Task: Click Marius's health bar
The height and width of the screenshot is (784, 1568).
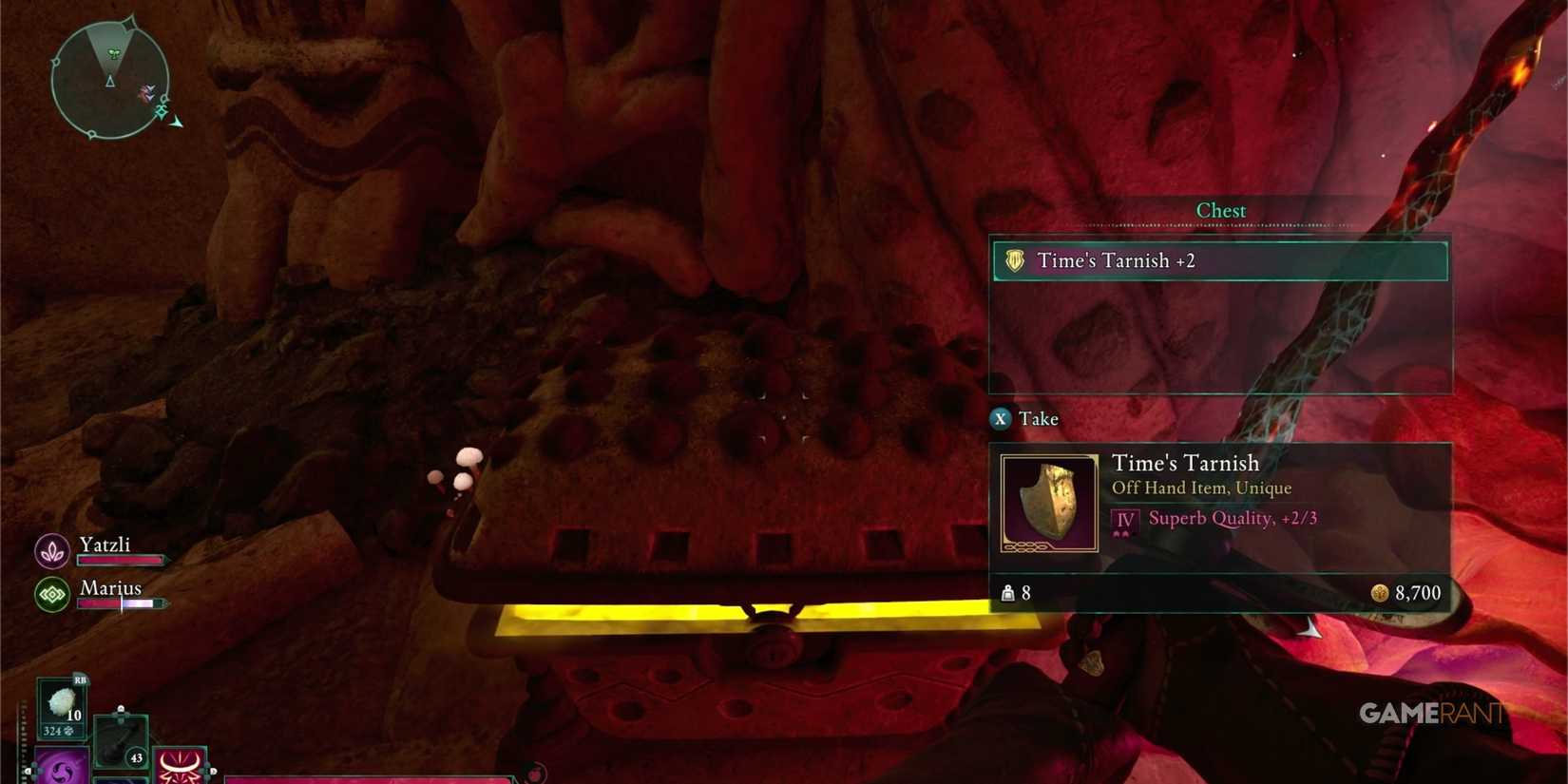Action: pos(120,603)
